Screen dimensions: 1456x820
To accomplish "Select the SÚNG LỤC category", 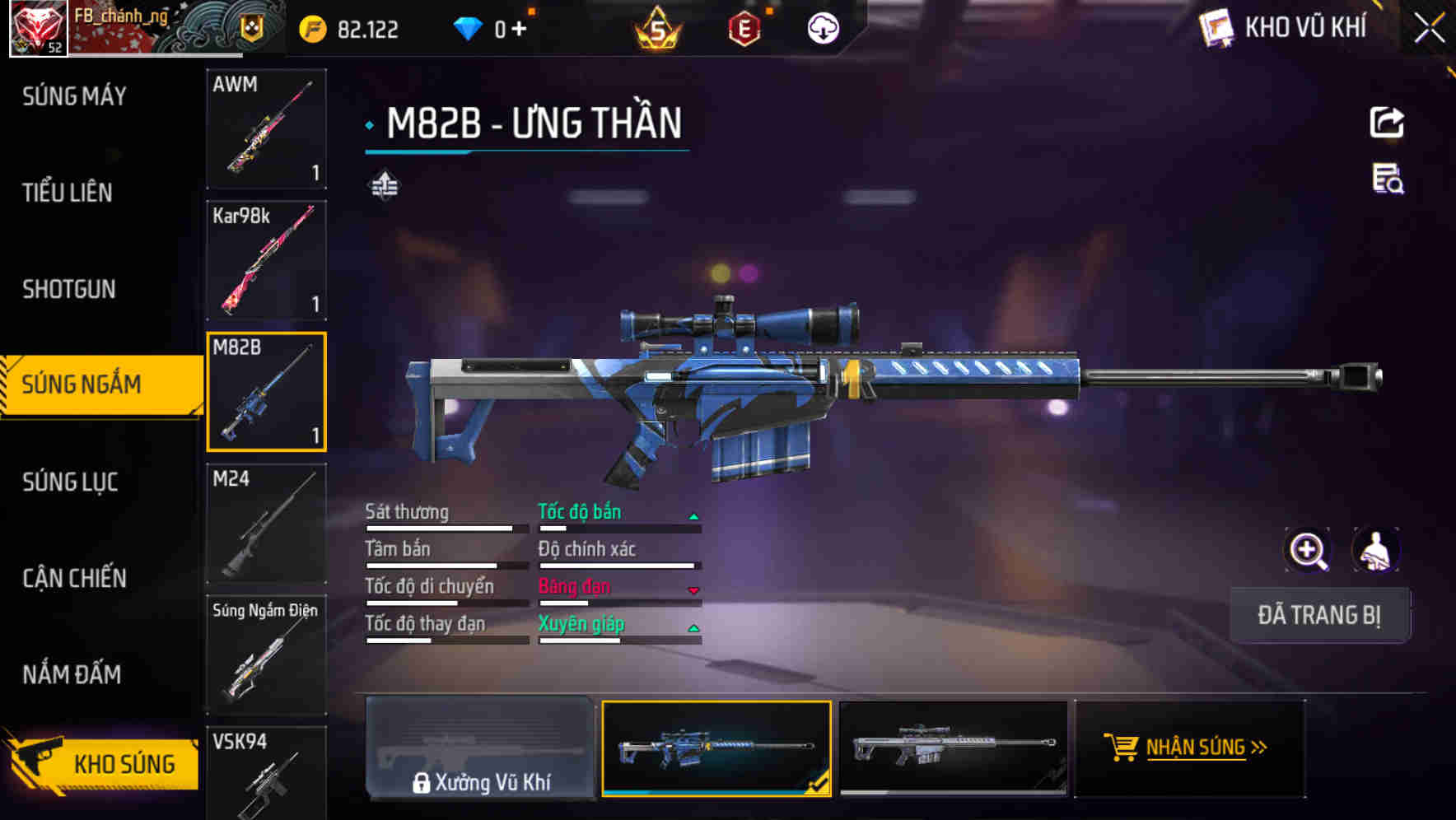I will point(72,482).
